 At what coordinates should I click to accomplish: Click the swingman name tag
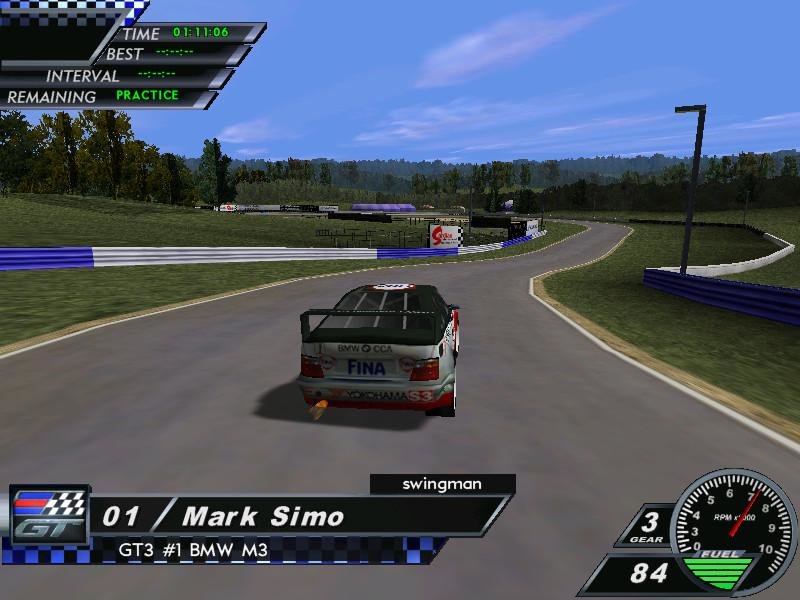442,484
